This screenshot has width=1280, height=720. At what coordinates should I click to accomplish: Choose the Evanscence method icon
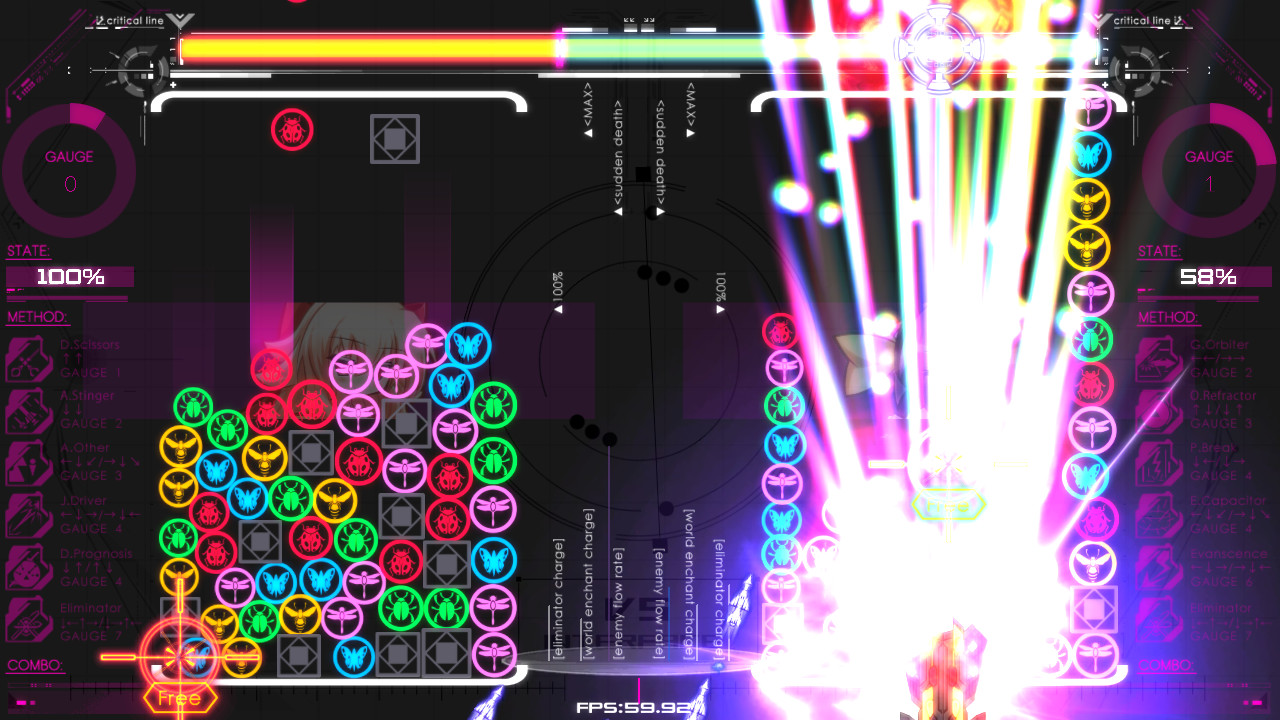tap(1161, 568)
